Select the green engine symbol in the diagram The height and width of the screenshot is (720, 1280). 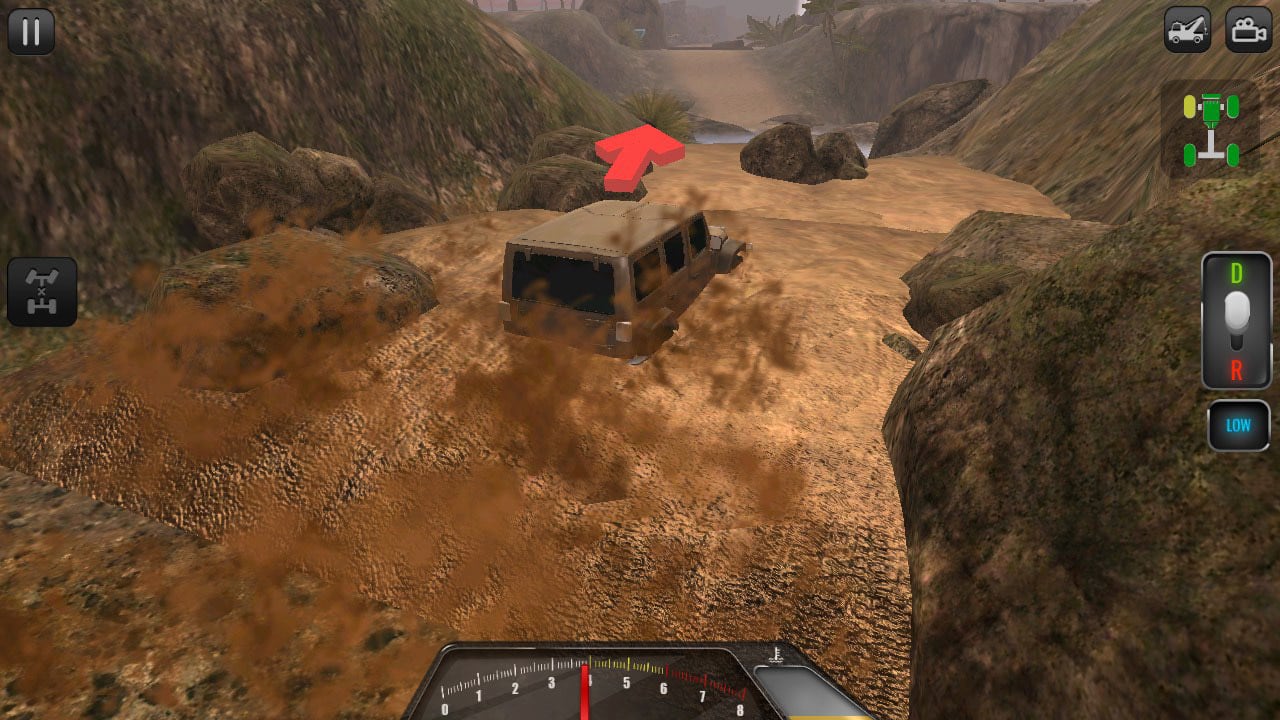[x=1211, y=107]
